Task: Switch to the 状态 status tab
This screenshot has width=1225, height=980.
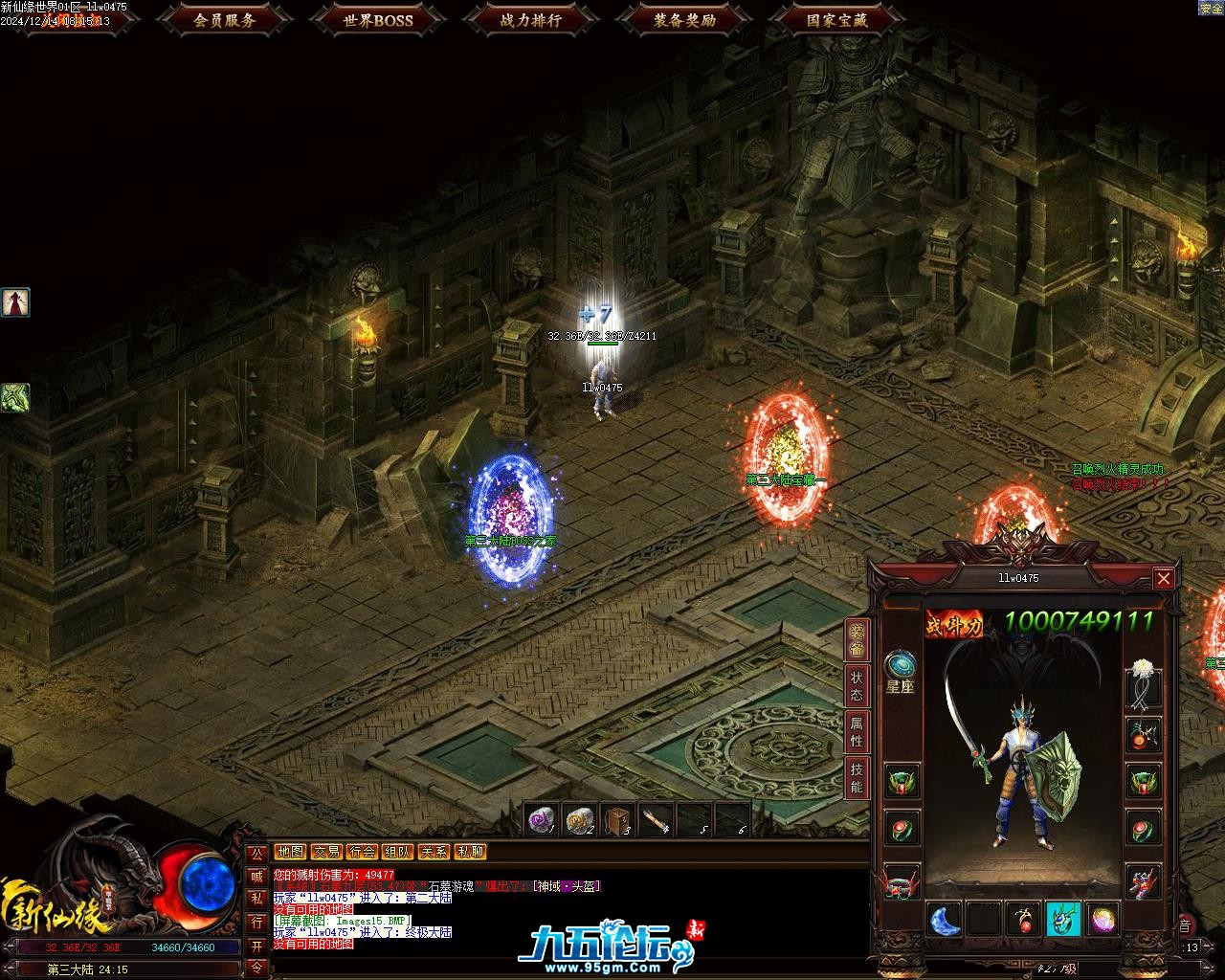Action: pyautogui.click(x=857, y=683)
